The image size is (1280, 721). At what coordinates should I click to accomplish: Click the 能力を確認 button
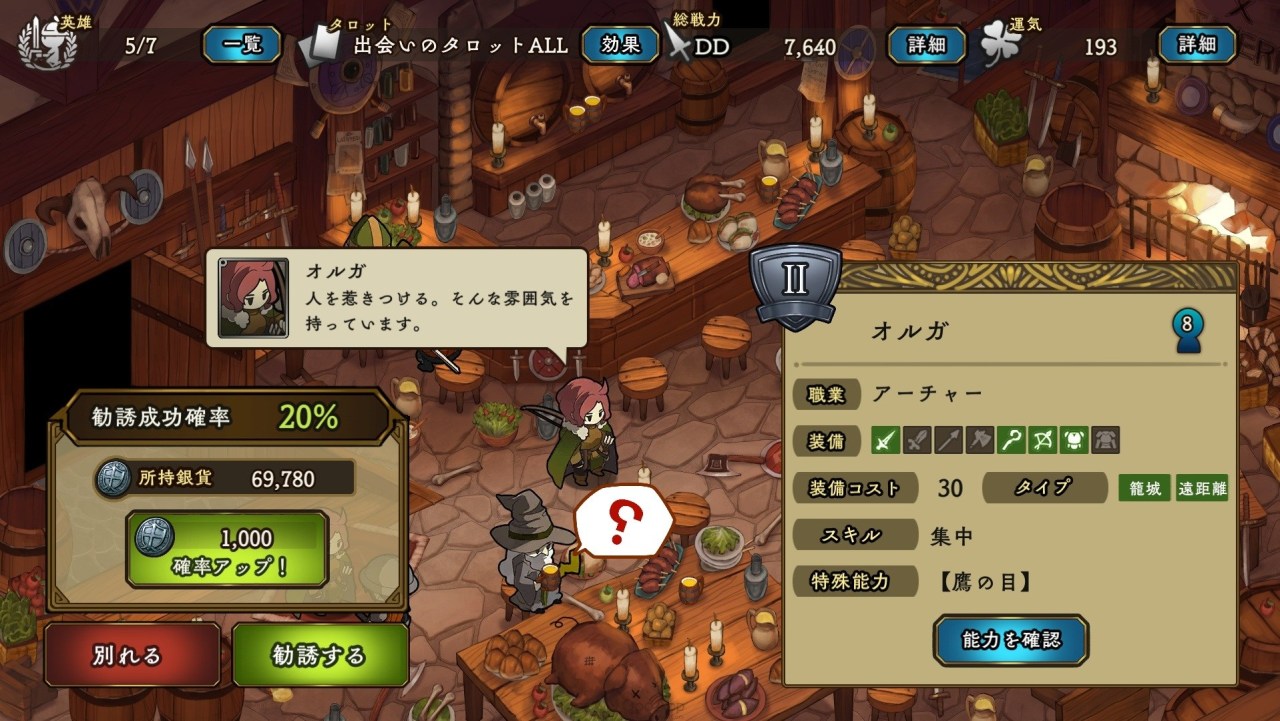tap(1009, 638)
